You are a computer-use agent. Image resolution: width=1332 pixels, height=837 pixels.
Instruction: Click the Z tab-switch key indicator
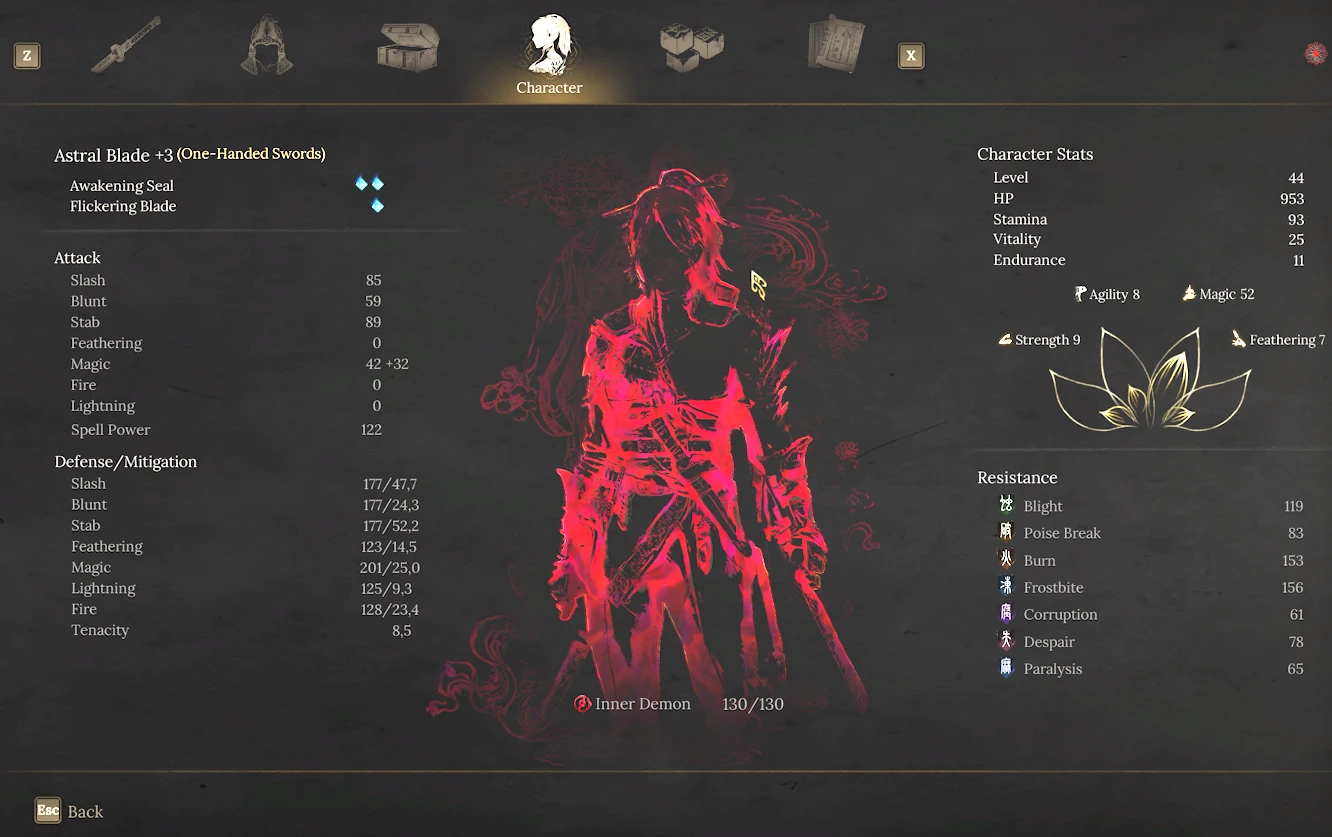click(26, 56)
